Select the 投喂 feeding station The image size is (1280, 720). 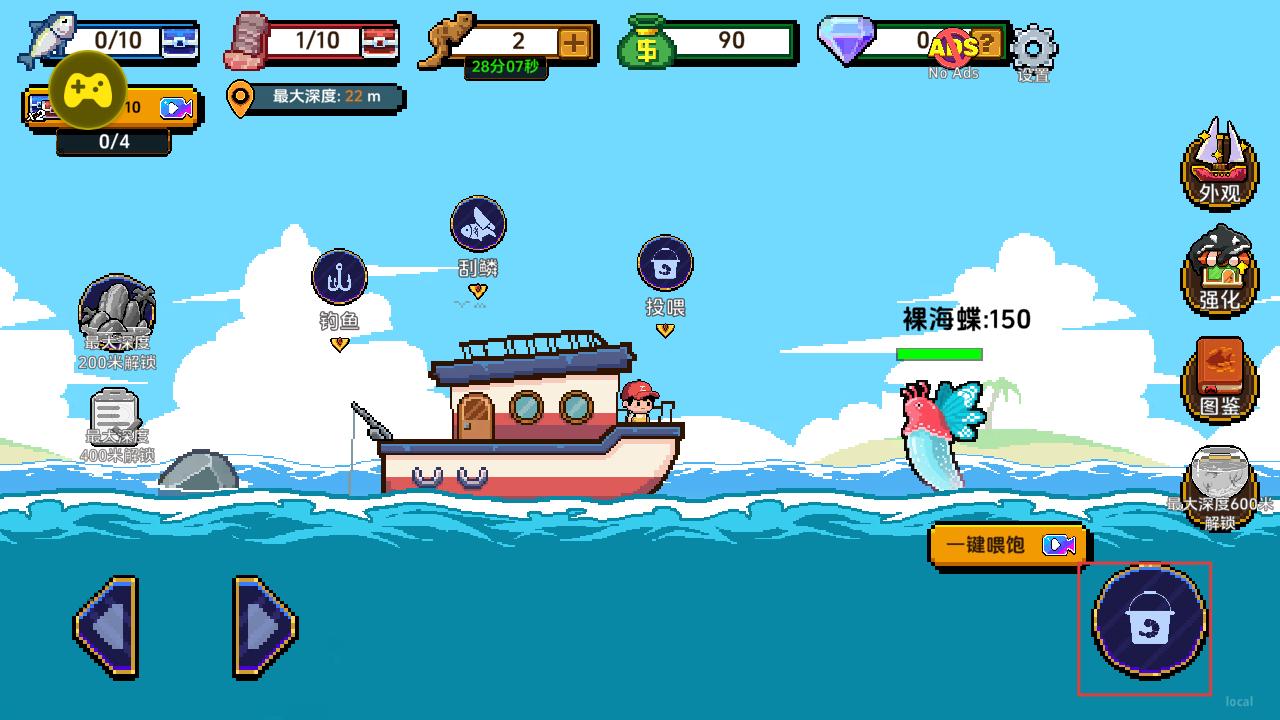pos(665,264)
